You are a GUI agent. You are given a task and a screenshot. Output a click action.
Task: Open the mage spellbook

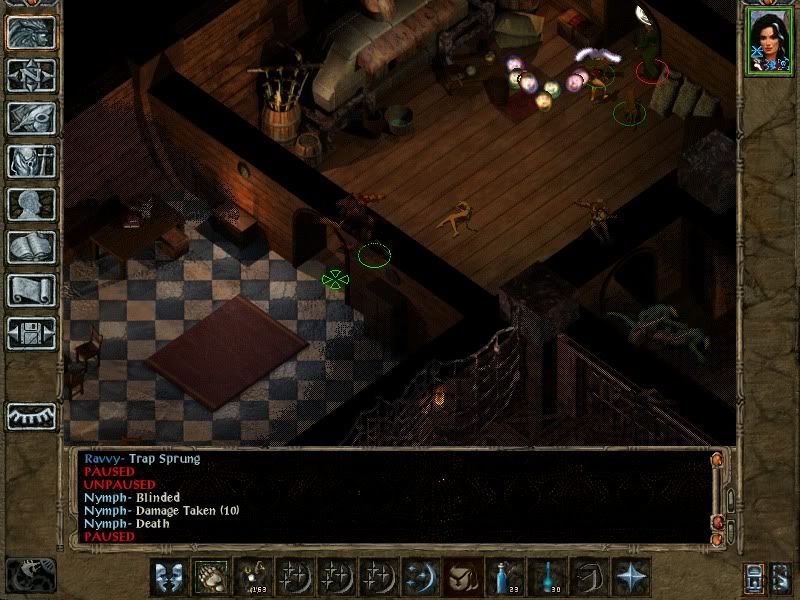[31, 247]
